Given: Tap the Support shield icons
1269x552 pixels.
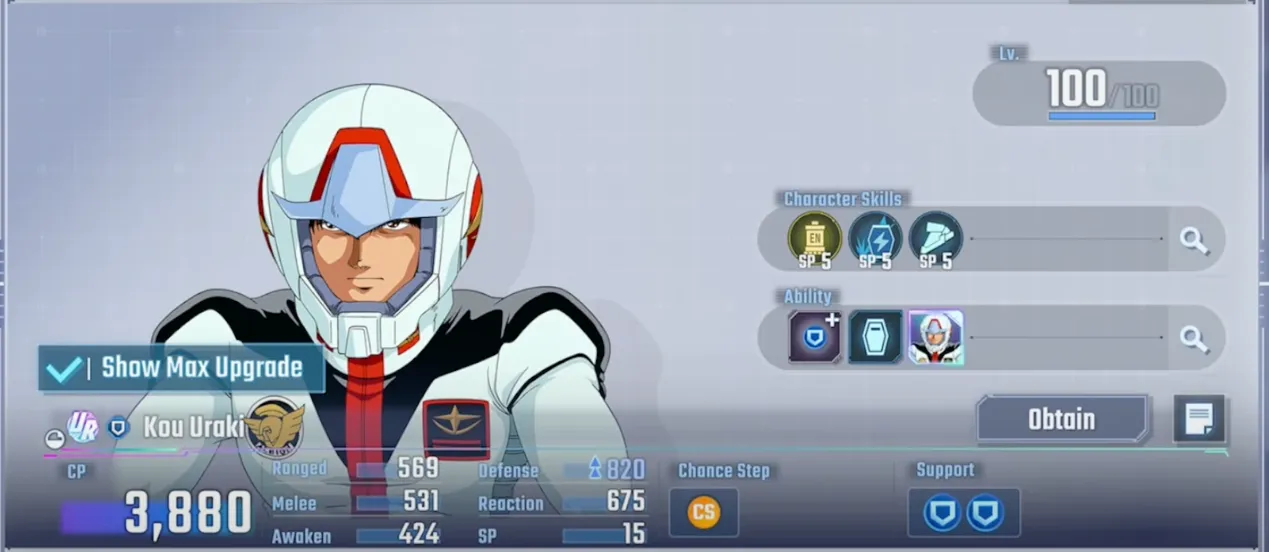Looking at the screenshot, I should point(964,512).
